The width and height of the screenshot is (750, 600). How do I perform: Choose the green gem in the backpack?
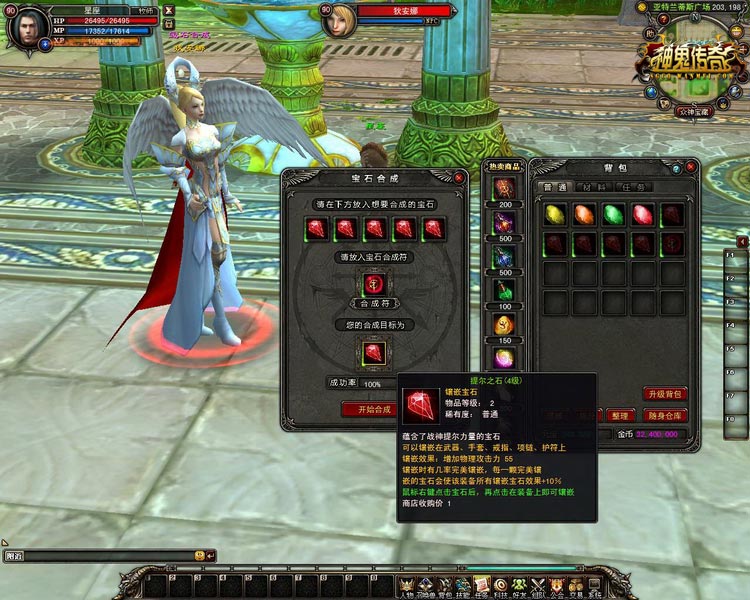(614, 215)
